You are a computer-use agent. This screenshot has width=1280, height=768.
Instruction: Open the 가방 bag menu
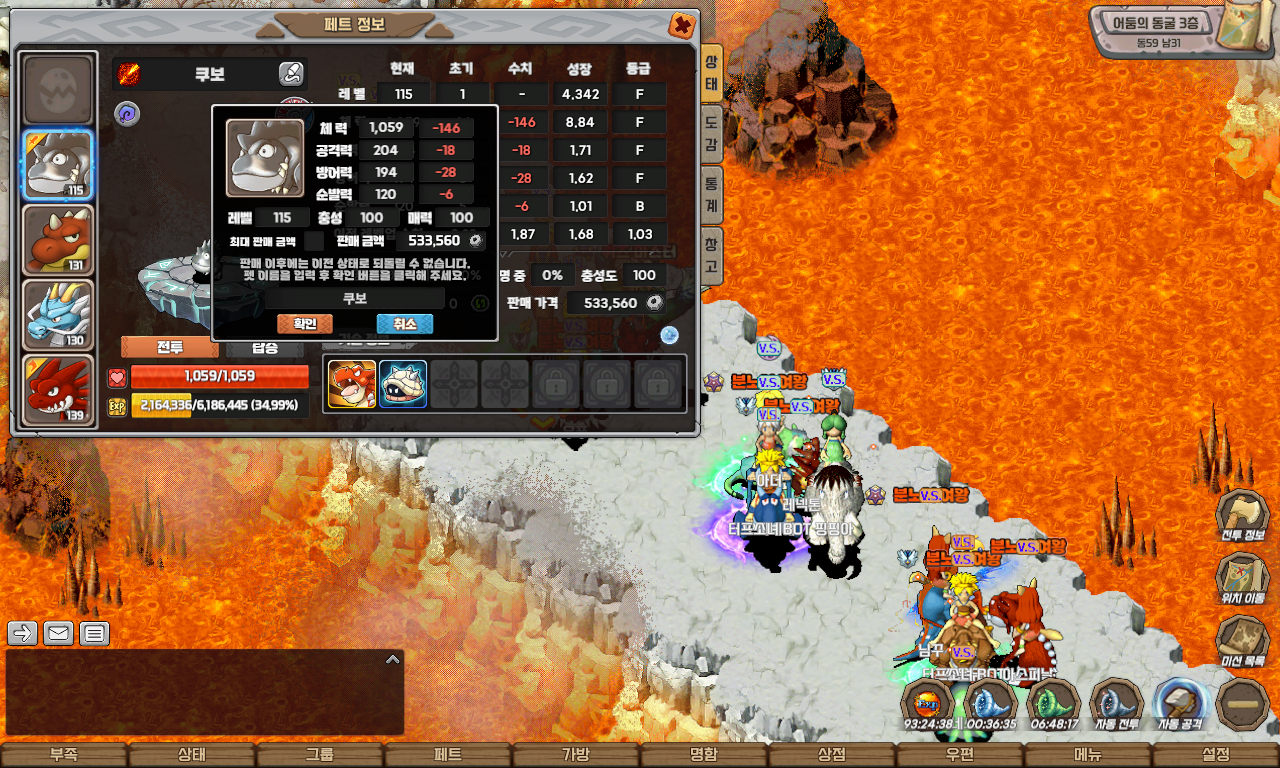pos(575,755)
